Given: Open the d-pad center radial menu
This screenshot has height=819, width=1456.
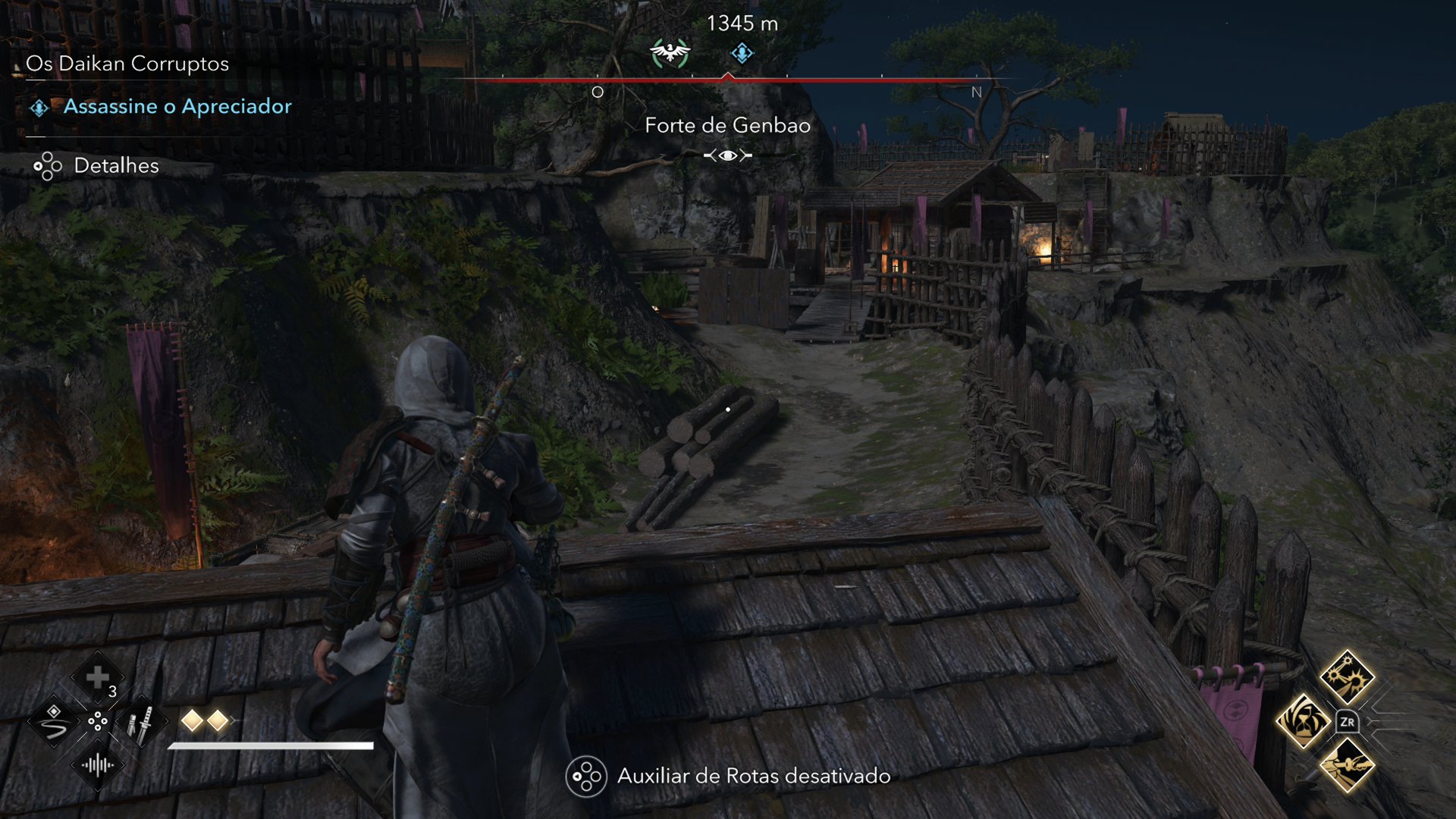Looking at the screenshot, I should (x=97, y=722).
